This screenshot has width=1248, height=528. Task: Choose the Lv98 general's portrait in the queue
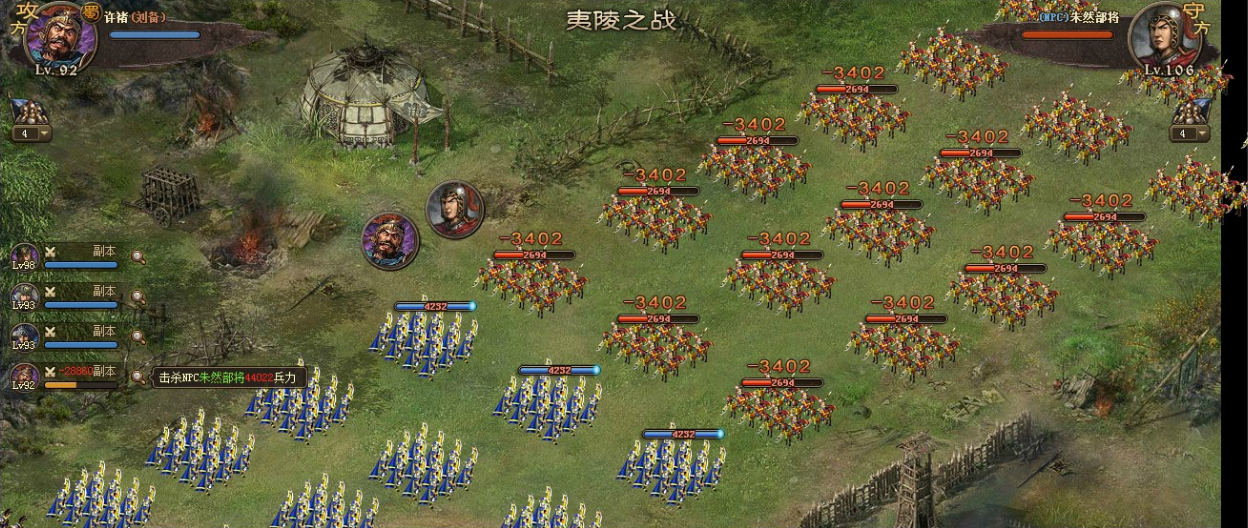coord(24,258)
